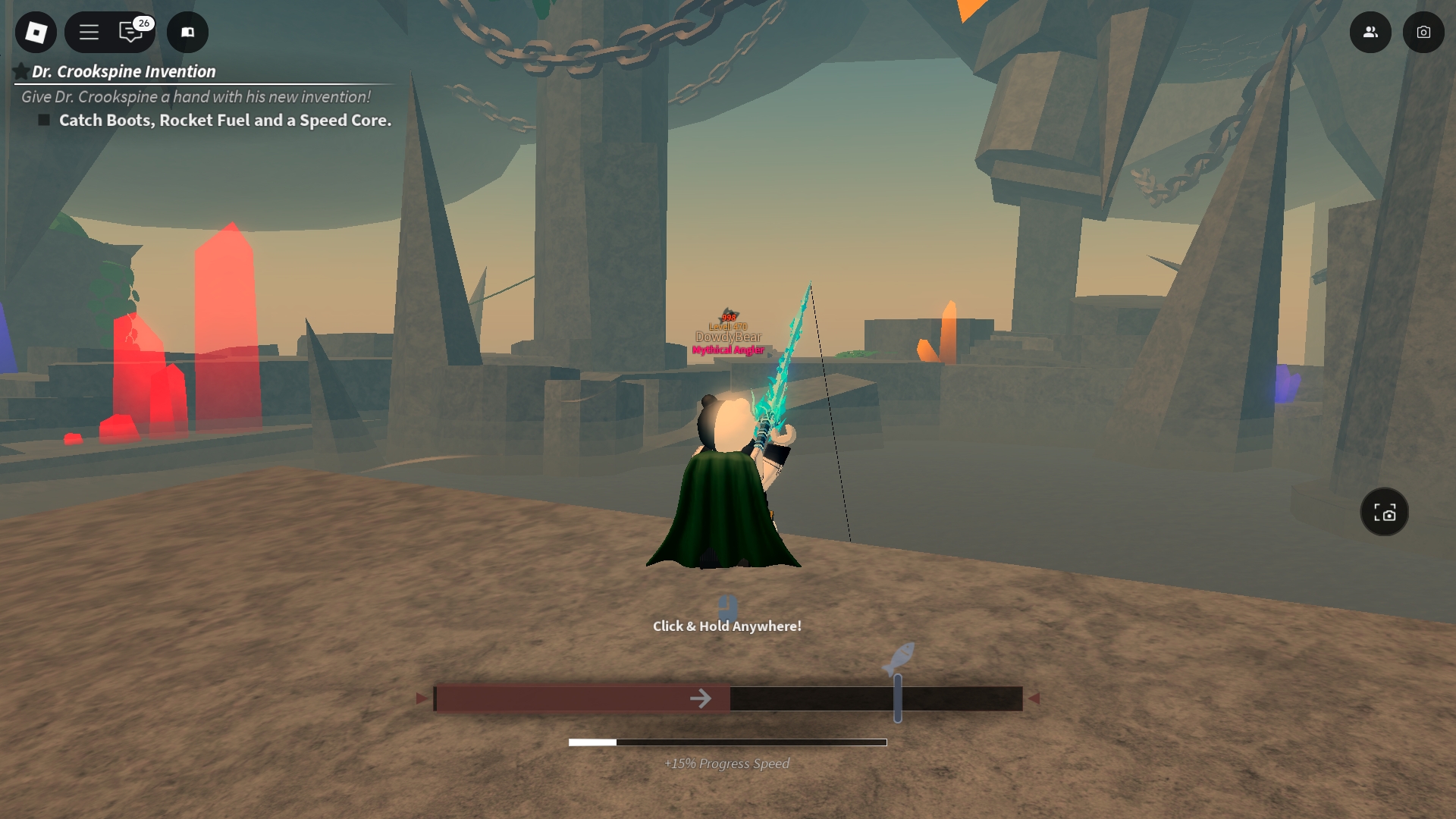The width and height of the screenshot is (1456, 819).
Task: Click the +15% Progress Speed bar
Action: (x=726, y=743)
